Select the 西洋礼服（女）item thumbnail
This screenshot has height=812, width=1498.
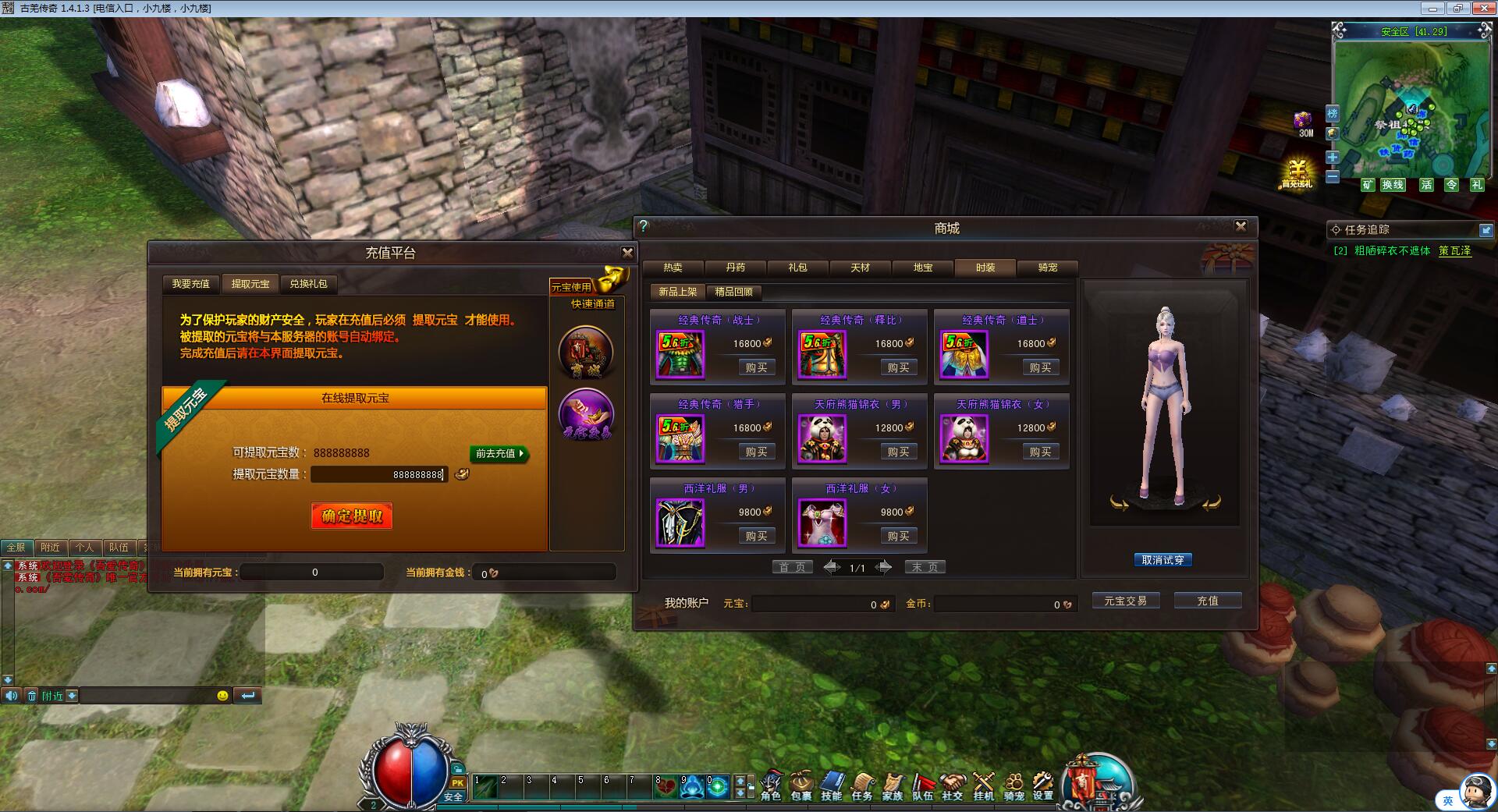822,523
